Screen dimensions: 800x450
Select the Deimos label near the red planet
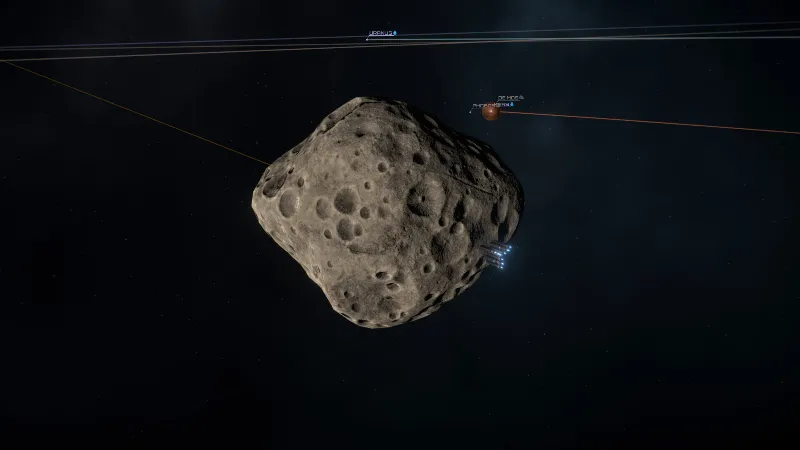pos(508,98)
